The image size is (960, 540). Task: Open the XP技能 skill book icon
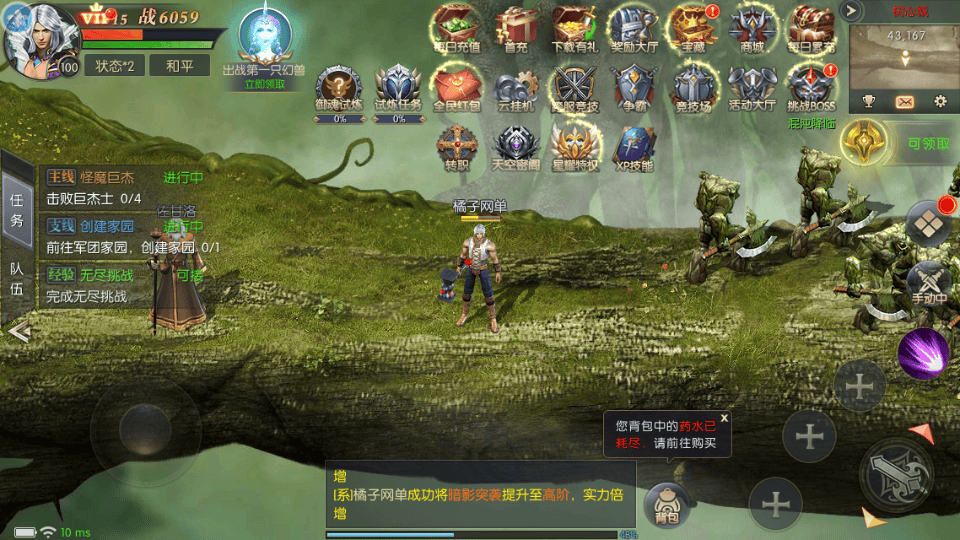click(x=633, y=146)
